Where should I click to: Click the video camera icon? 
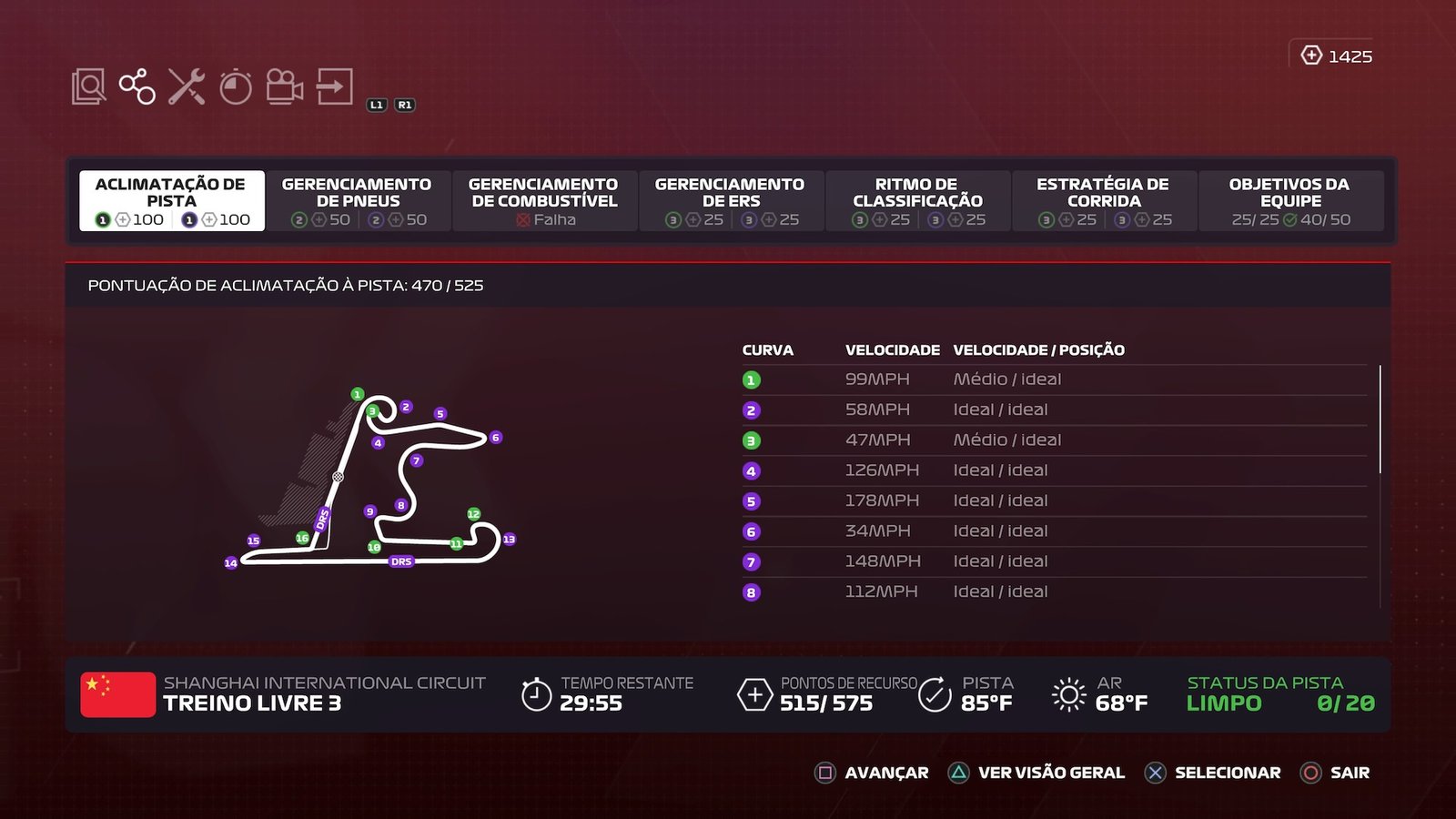pos(285,87)
